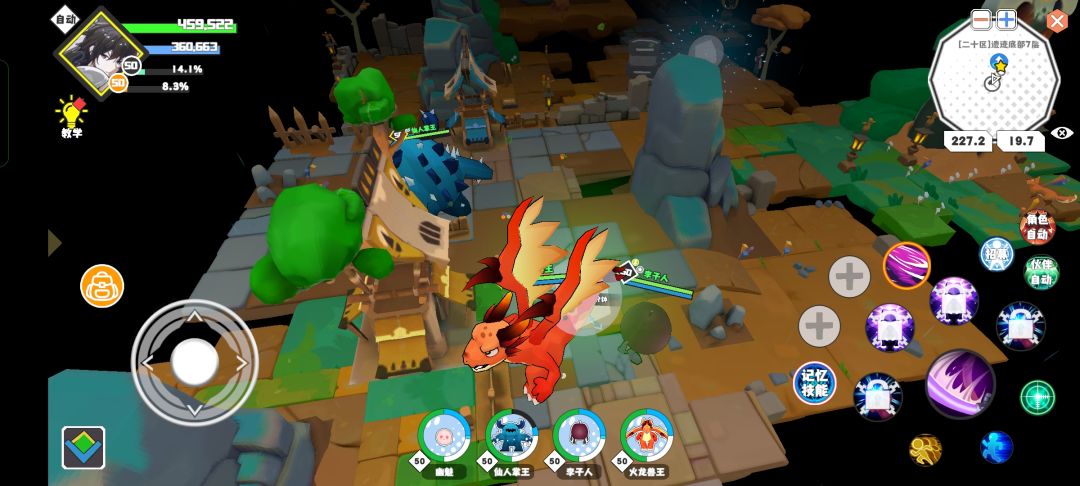This screenshot has width=1080, height=486.
Task: Trigger the yellow sprint skill icon
Action: click(x=925, y=449)
